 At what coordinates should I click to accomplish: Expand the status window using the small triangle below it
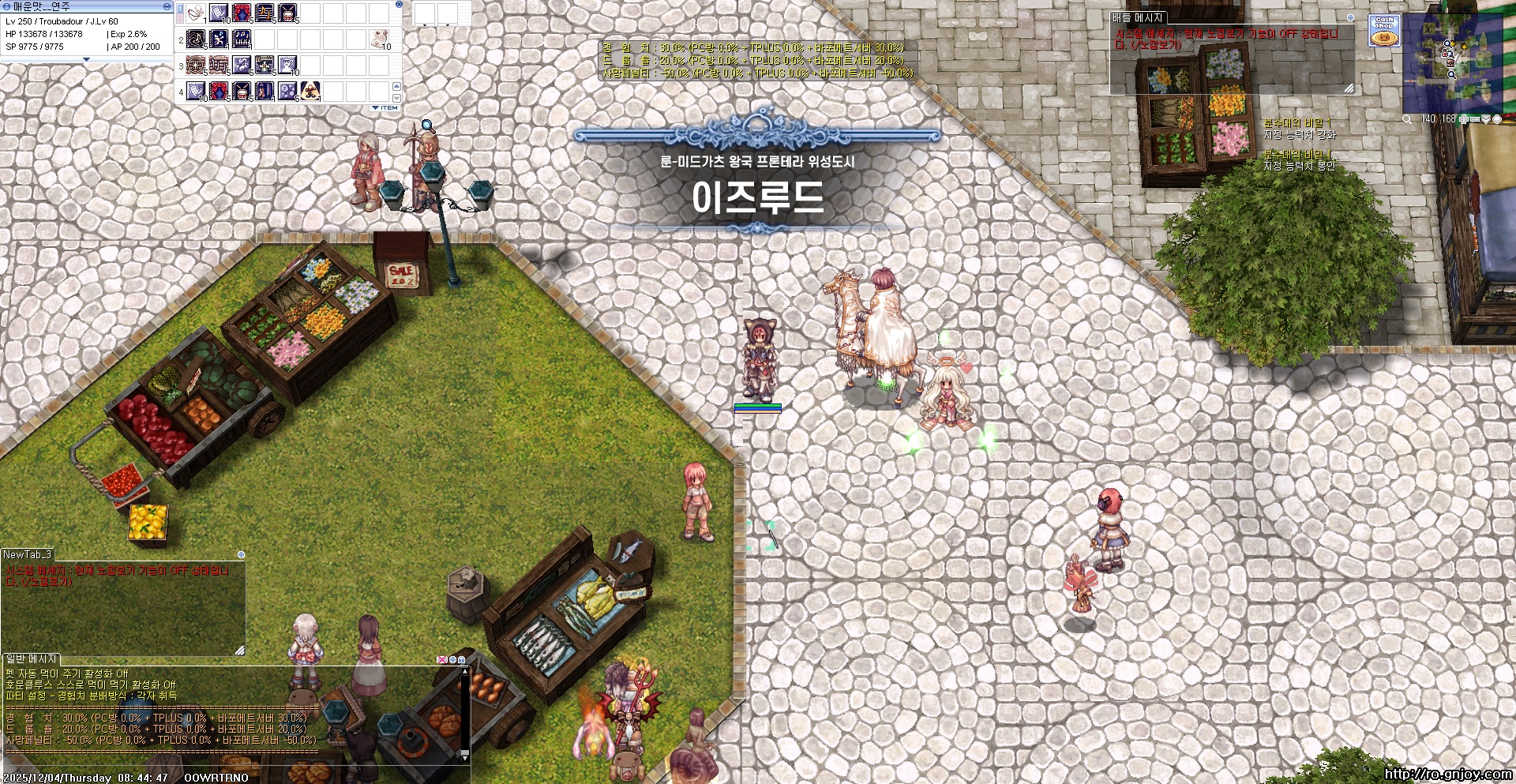87,59
